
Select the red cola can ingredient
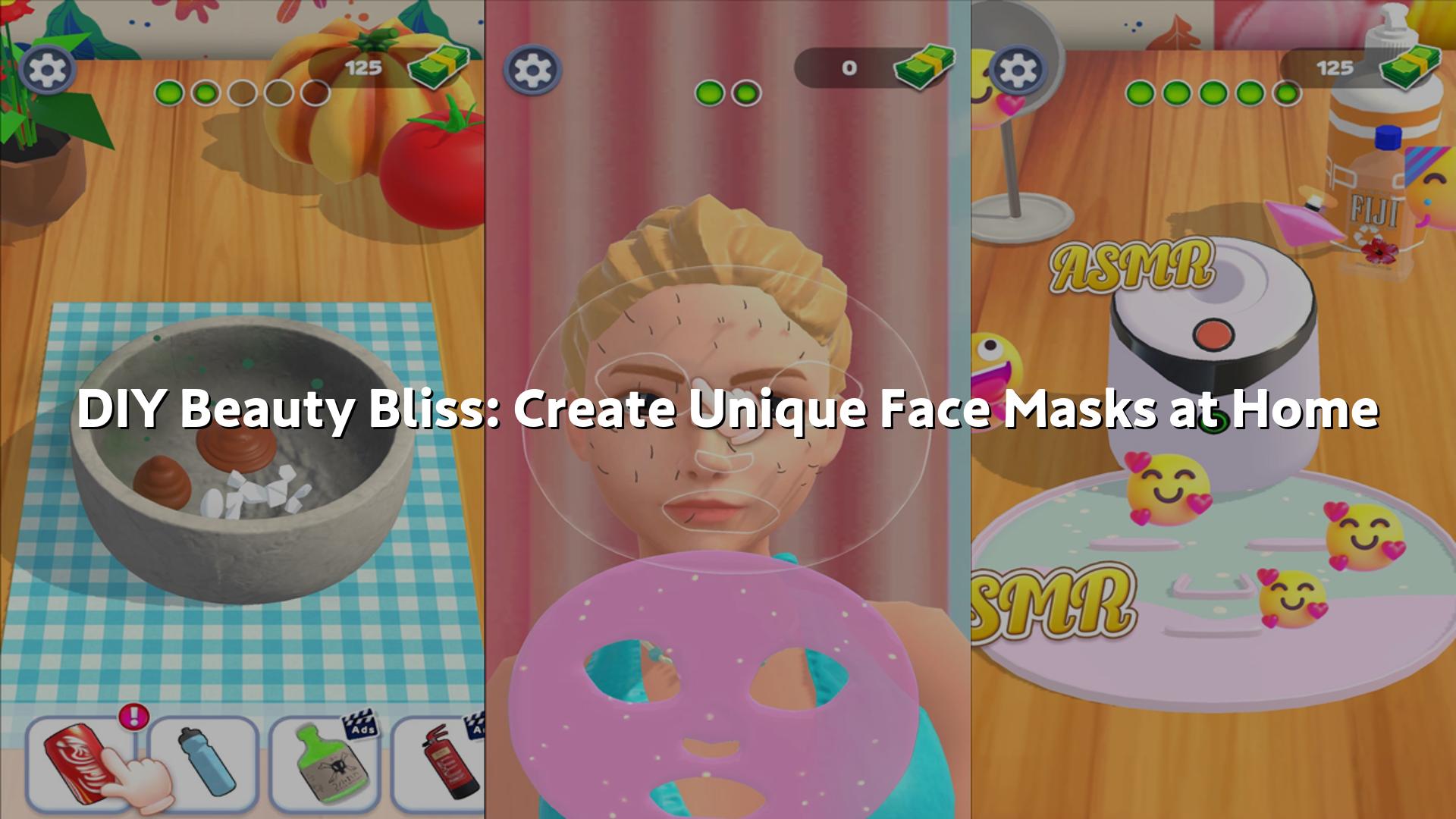coord(80,762)
